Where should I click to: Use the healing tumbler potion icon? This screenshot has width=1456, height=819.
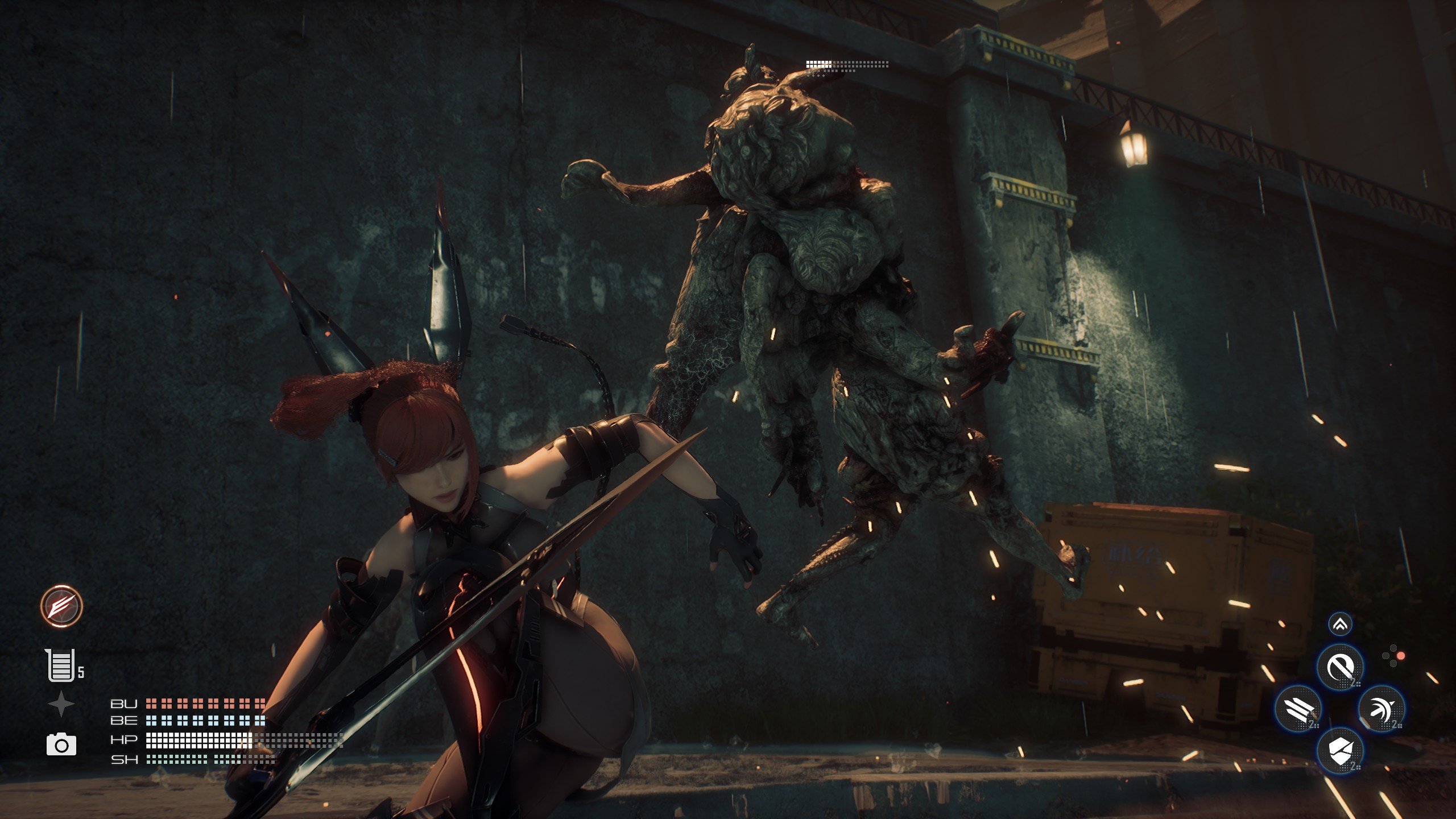[61, 665]
